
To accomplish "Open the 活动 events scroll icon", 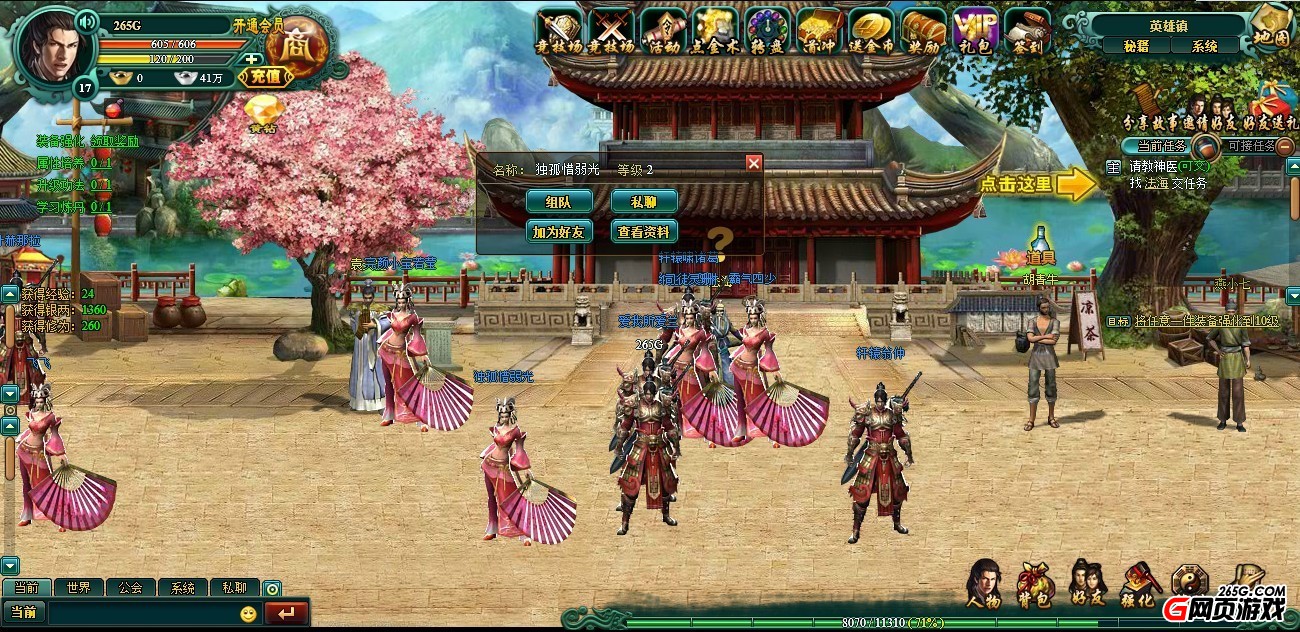I will coord(663,30).
